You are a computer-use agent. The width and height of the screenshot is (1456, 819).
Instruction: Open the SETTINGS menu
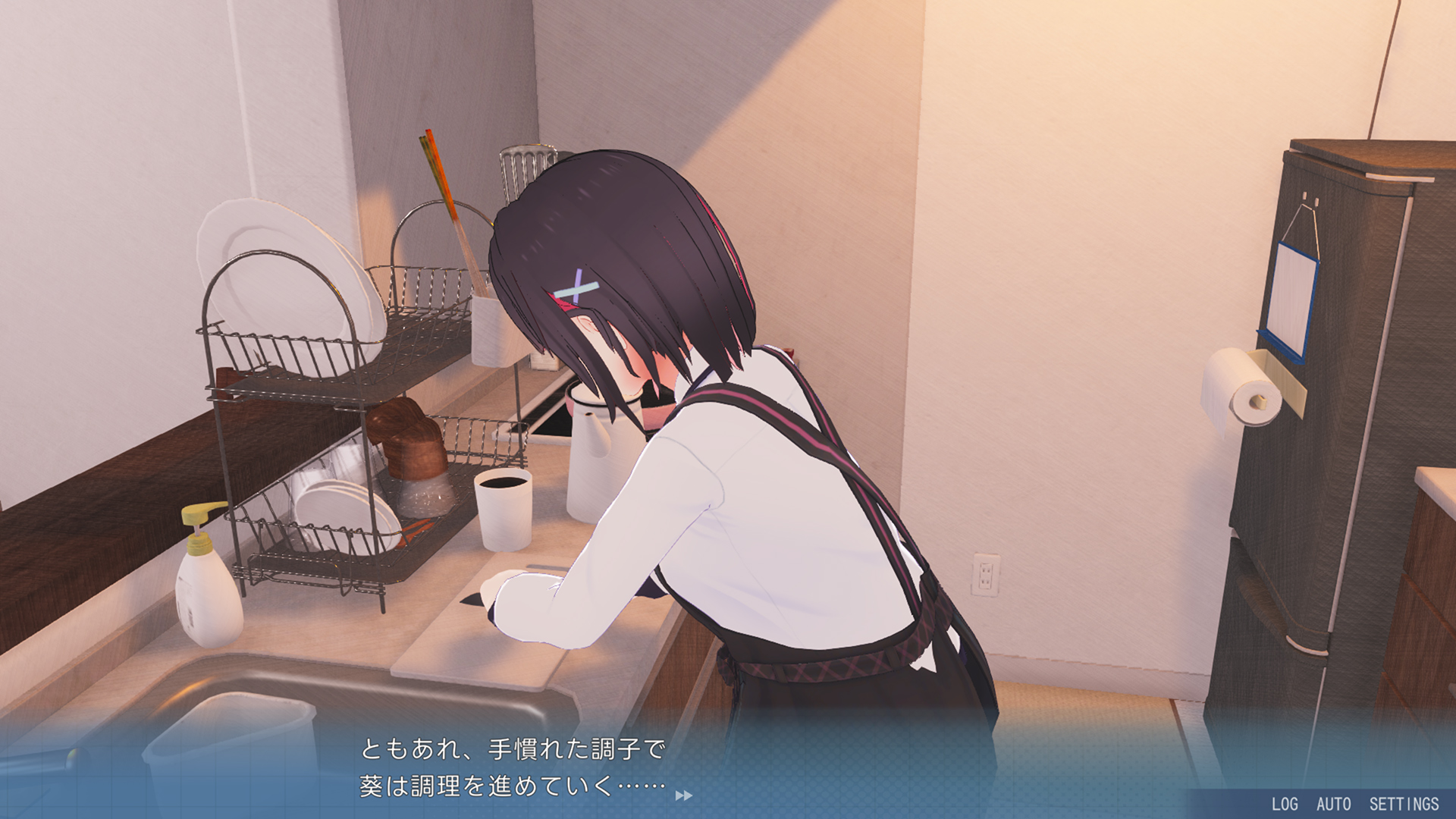[x=1404, y=804]
